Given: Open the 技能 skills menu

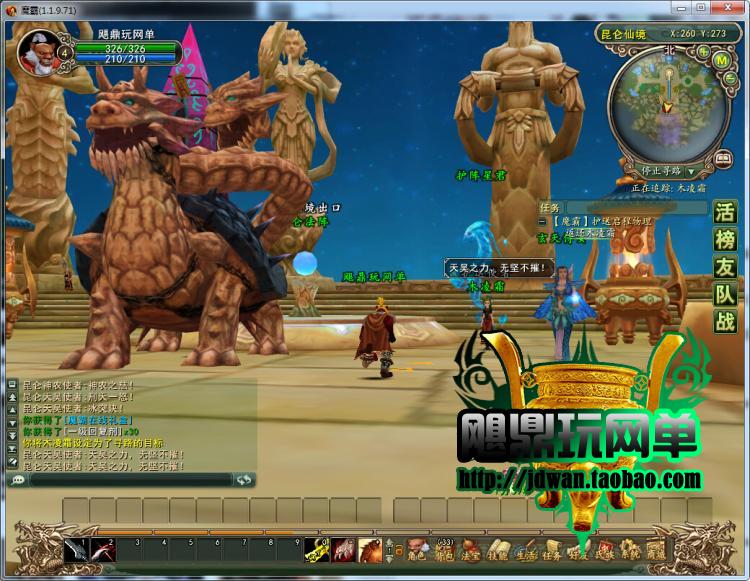Looking at the screenshot, I should tap(497, 549).
